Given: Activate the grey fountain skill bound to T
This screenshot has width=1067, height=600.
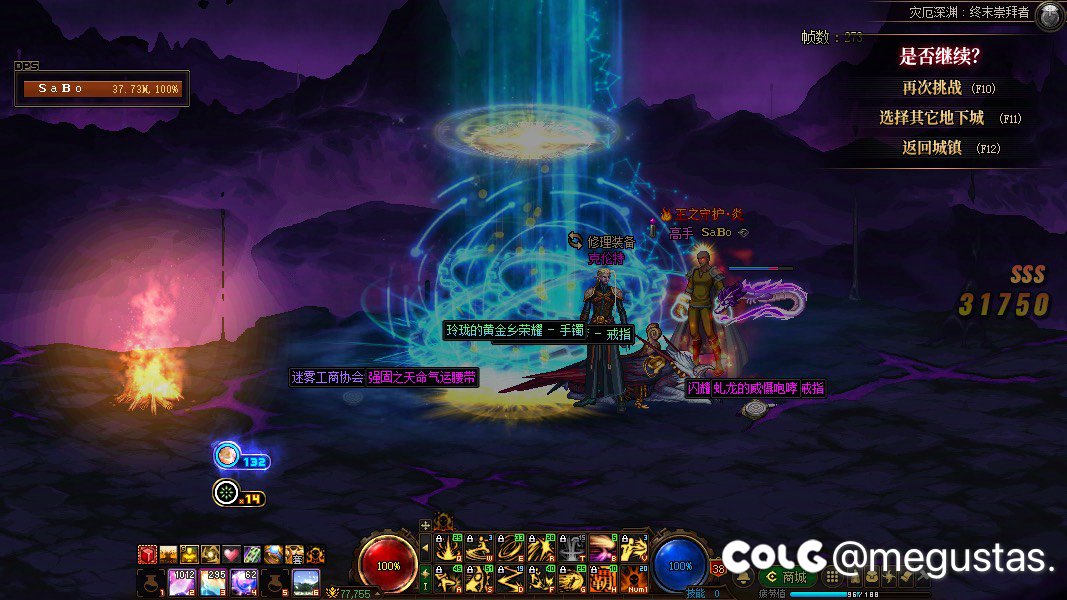Looking at the screenshot, I should pyautogui.click(x=571, y=547).
